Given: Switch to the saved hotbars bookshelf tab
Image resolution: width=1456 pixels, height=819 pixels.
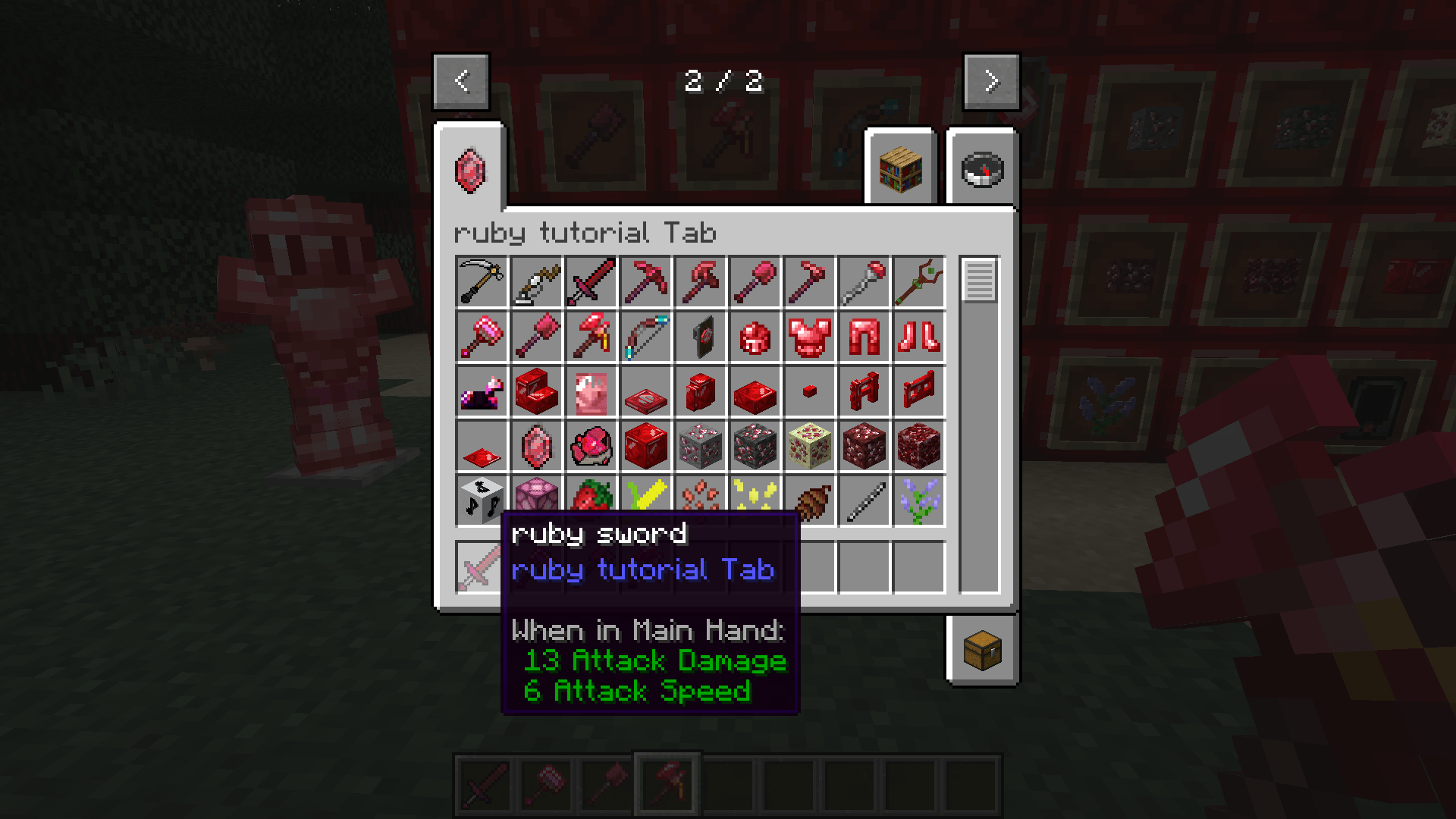Looking at the screenshot, I should click(899, 168).
